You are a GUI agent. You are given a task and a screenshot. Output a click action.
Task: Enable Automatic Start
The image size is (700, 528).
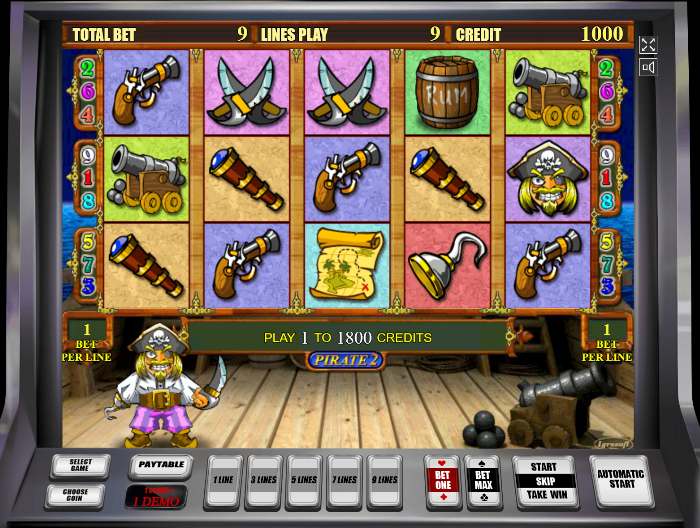pyautogui.click(x=620, y=480)
